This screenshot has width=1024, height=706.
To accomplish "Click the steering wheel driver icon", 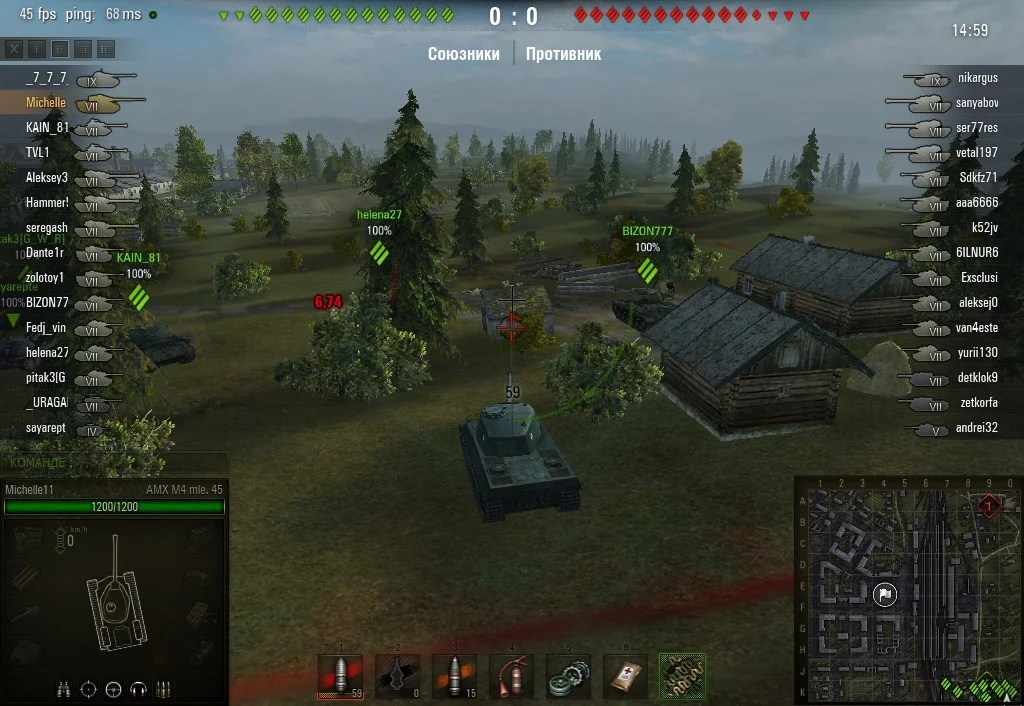I will 113,689.
